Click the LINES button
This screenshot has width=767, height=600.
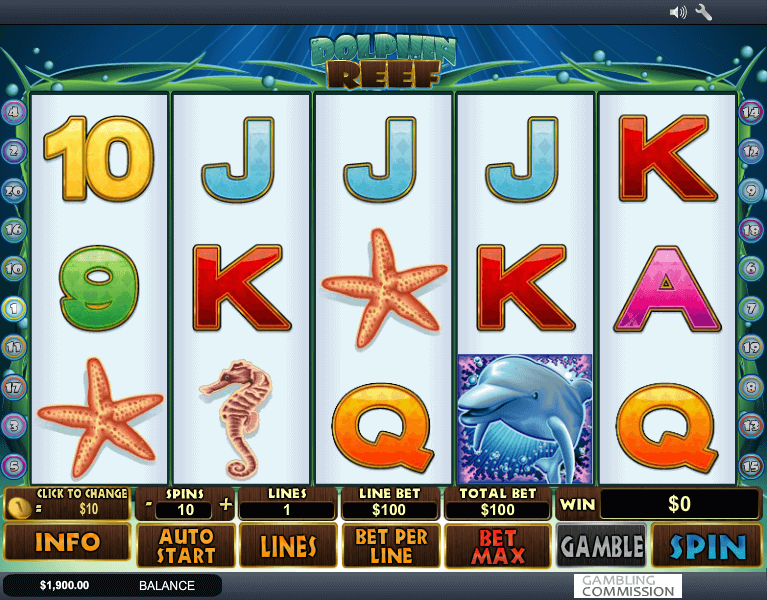(x=289, y=546)
